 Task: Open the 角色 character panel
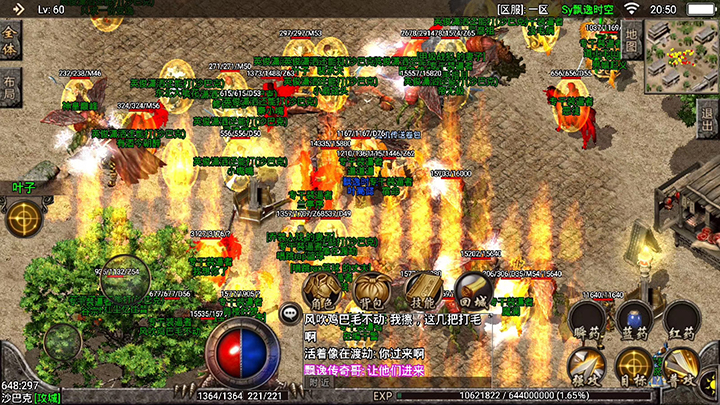(x=321, y=291)
